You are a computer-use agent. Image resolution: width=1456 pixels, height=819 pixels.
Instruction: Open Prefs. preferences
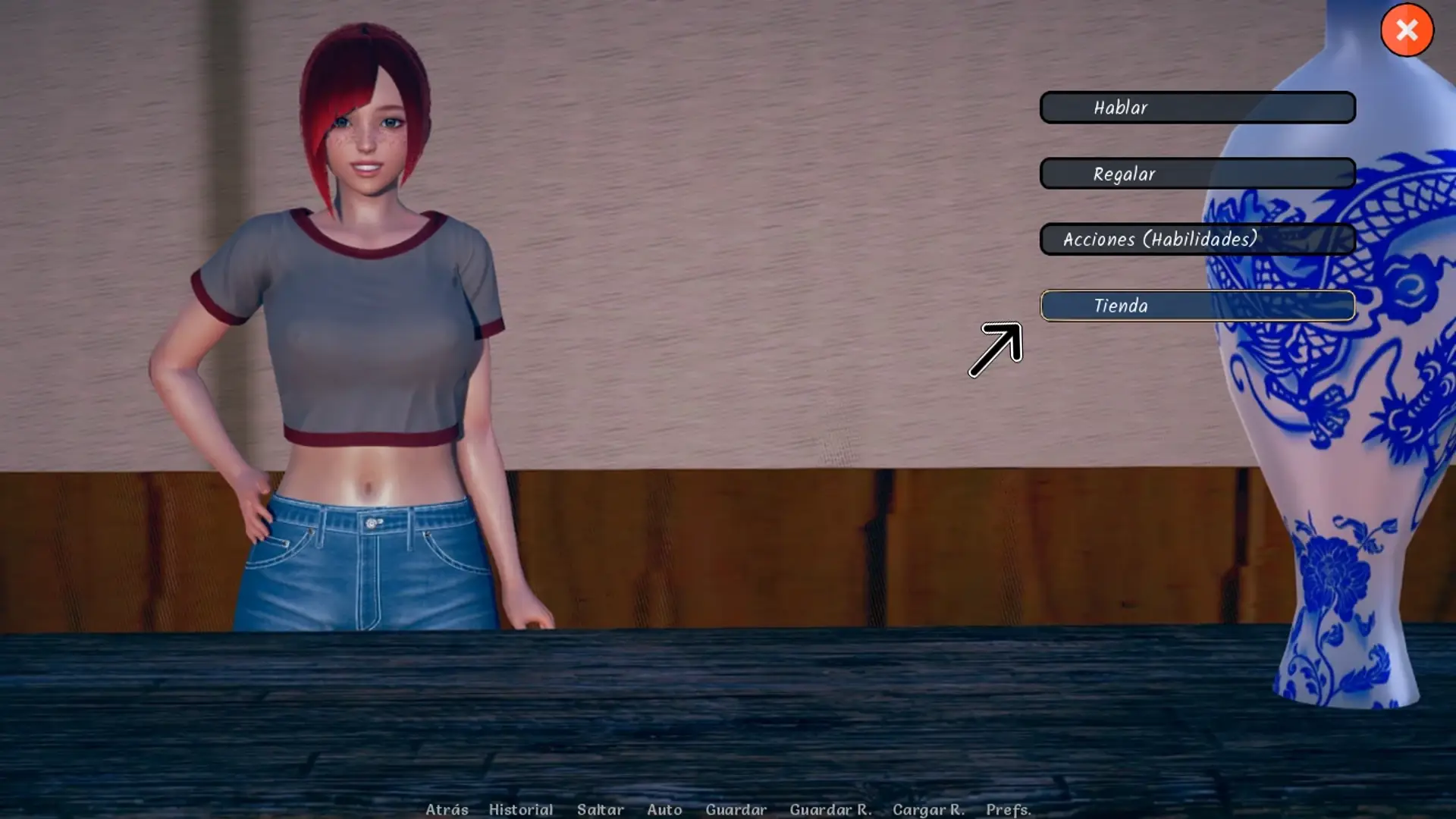tap(1008, 809)
